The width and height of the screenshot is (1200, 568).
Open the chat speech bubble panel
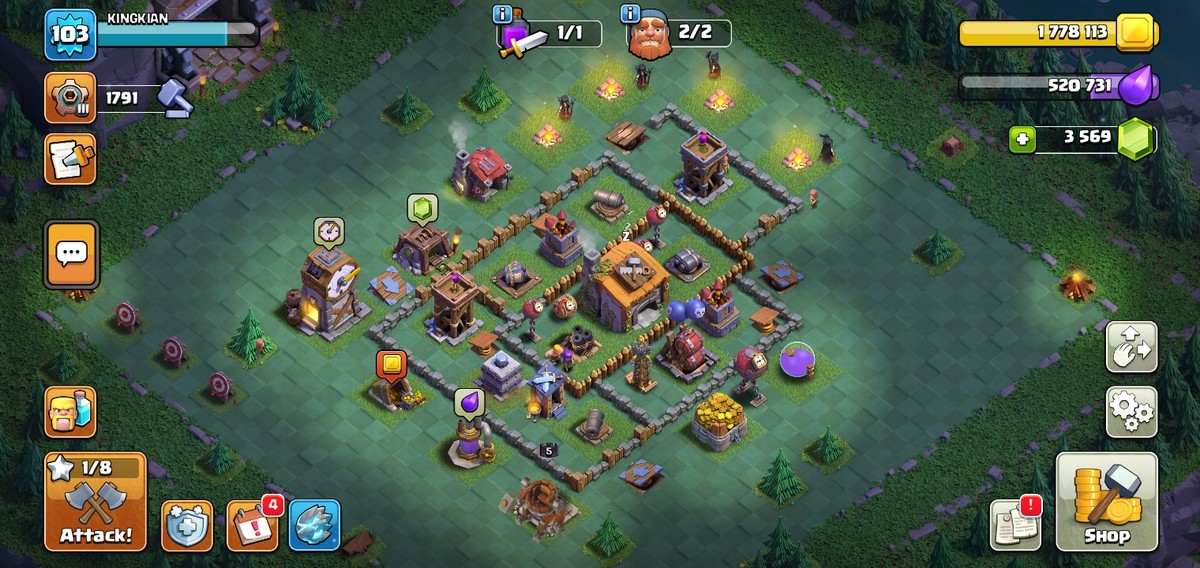[x=71, y=254]
